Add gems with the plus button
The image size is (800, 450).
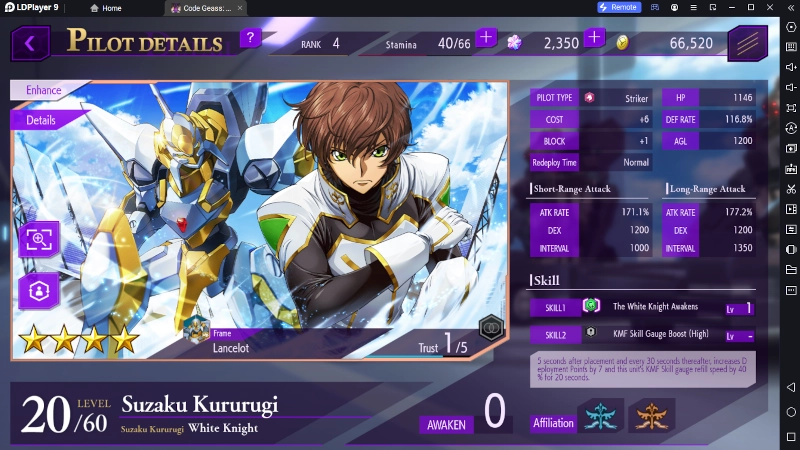[x=594, y=39]
